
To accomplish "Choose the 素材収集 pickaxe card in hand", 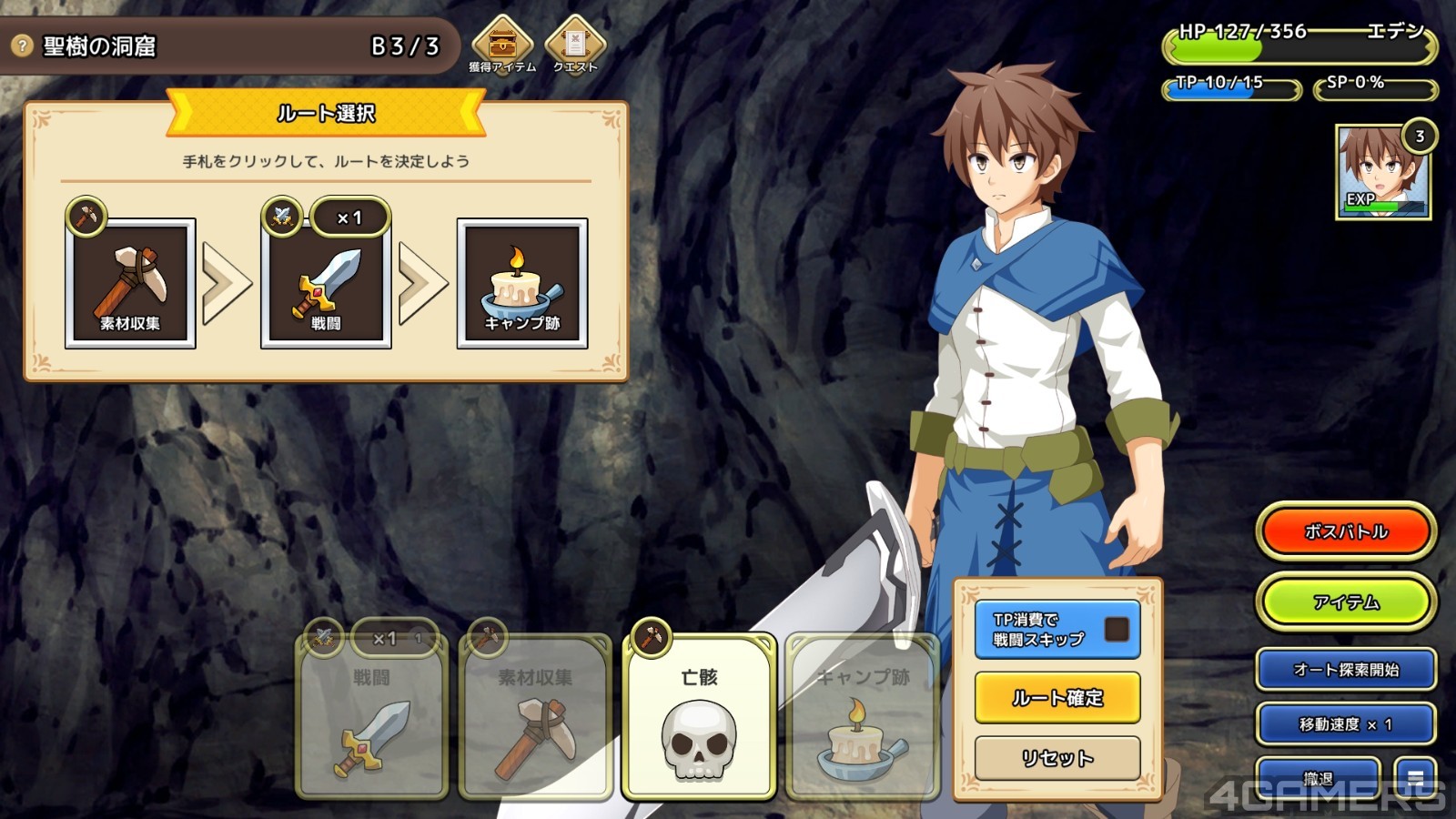I will (x=535, y=717).
